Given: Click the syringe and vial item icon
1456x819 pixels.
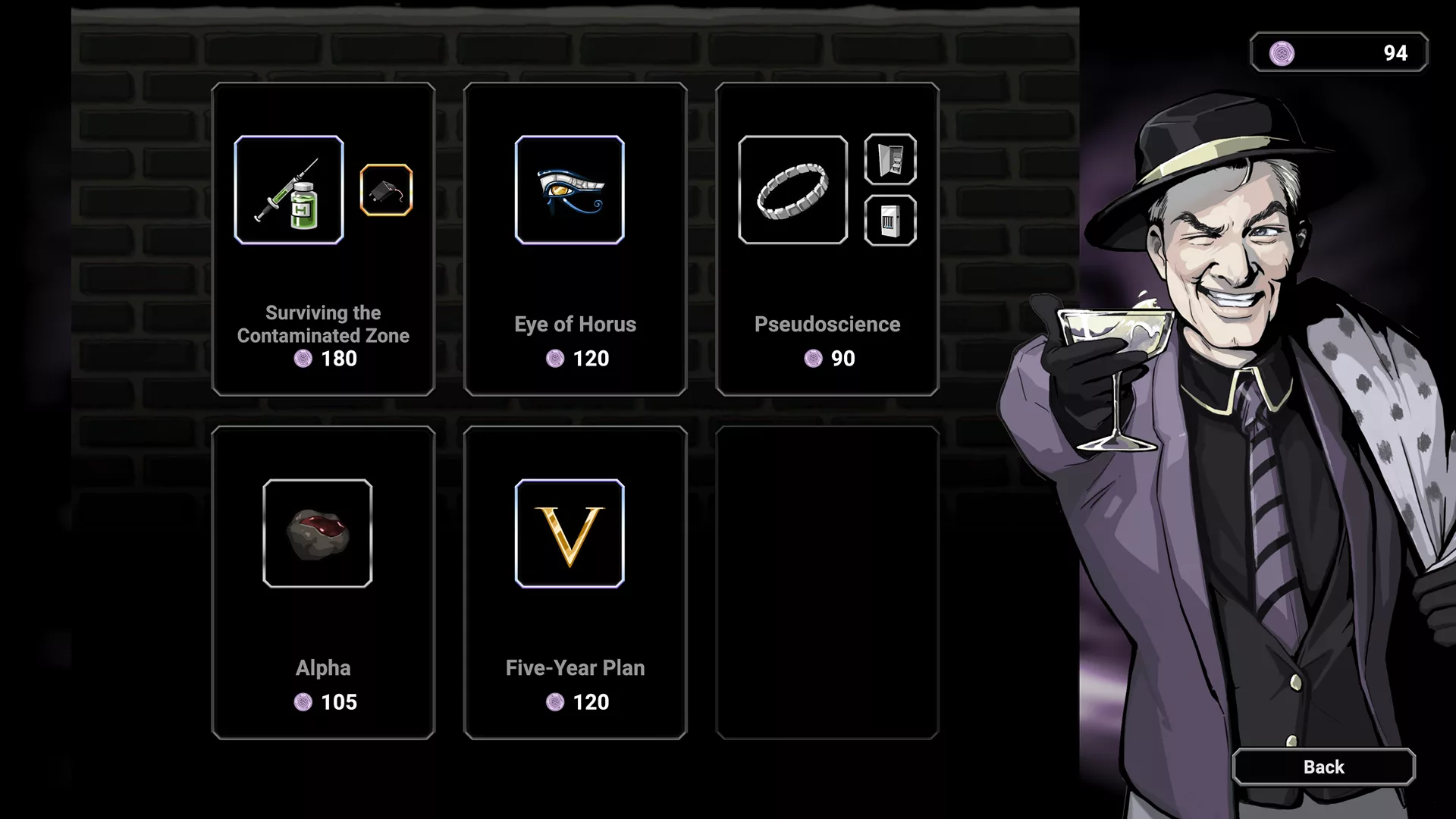Looking at the screenshot, I should click(289, 190).
